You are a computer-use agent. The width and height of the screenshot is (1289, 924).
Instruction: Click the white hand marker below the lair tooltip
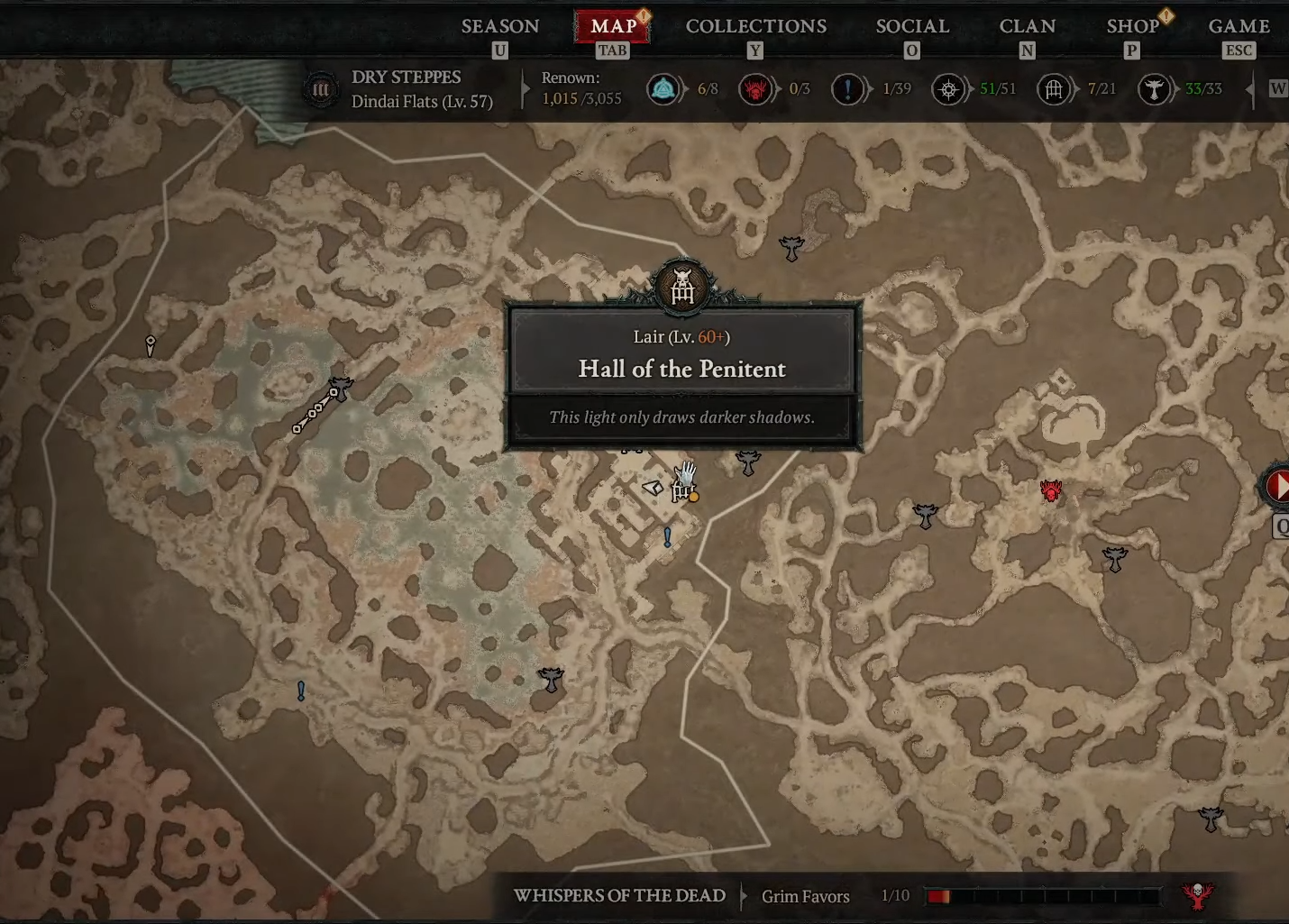pos(685,472)
